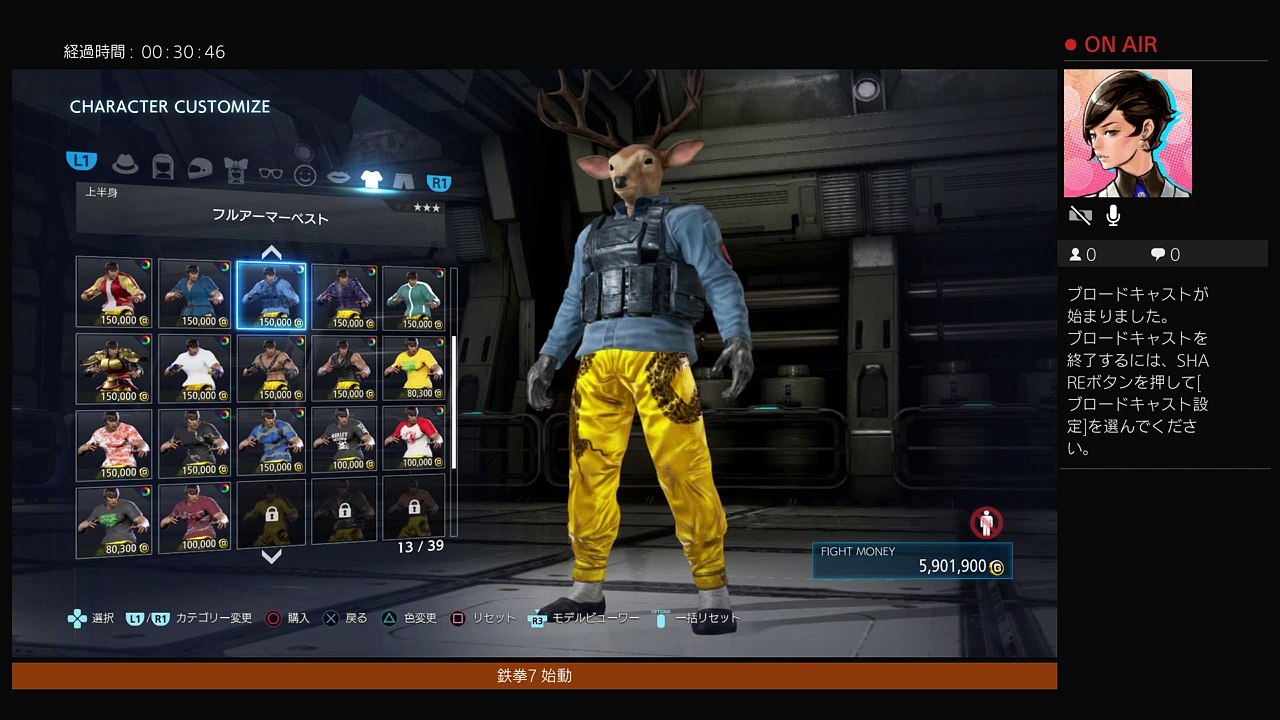Switch to the hat category tab
Screen dimensions: 1280x720
125,163
